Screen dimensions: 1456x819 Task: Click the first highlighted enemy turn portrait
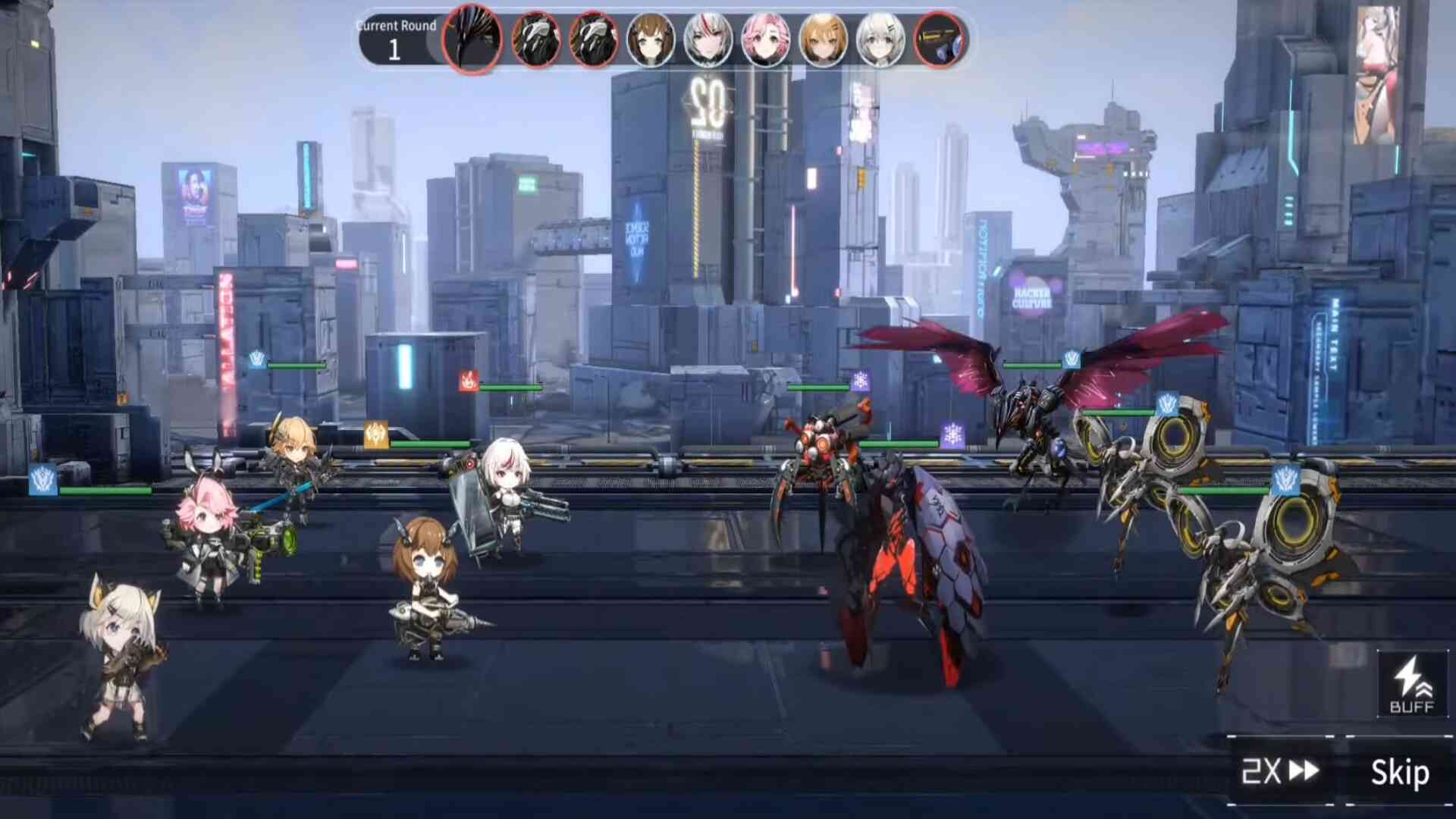click(472, 39)
